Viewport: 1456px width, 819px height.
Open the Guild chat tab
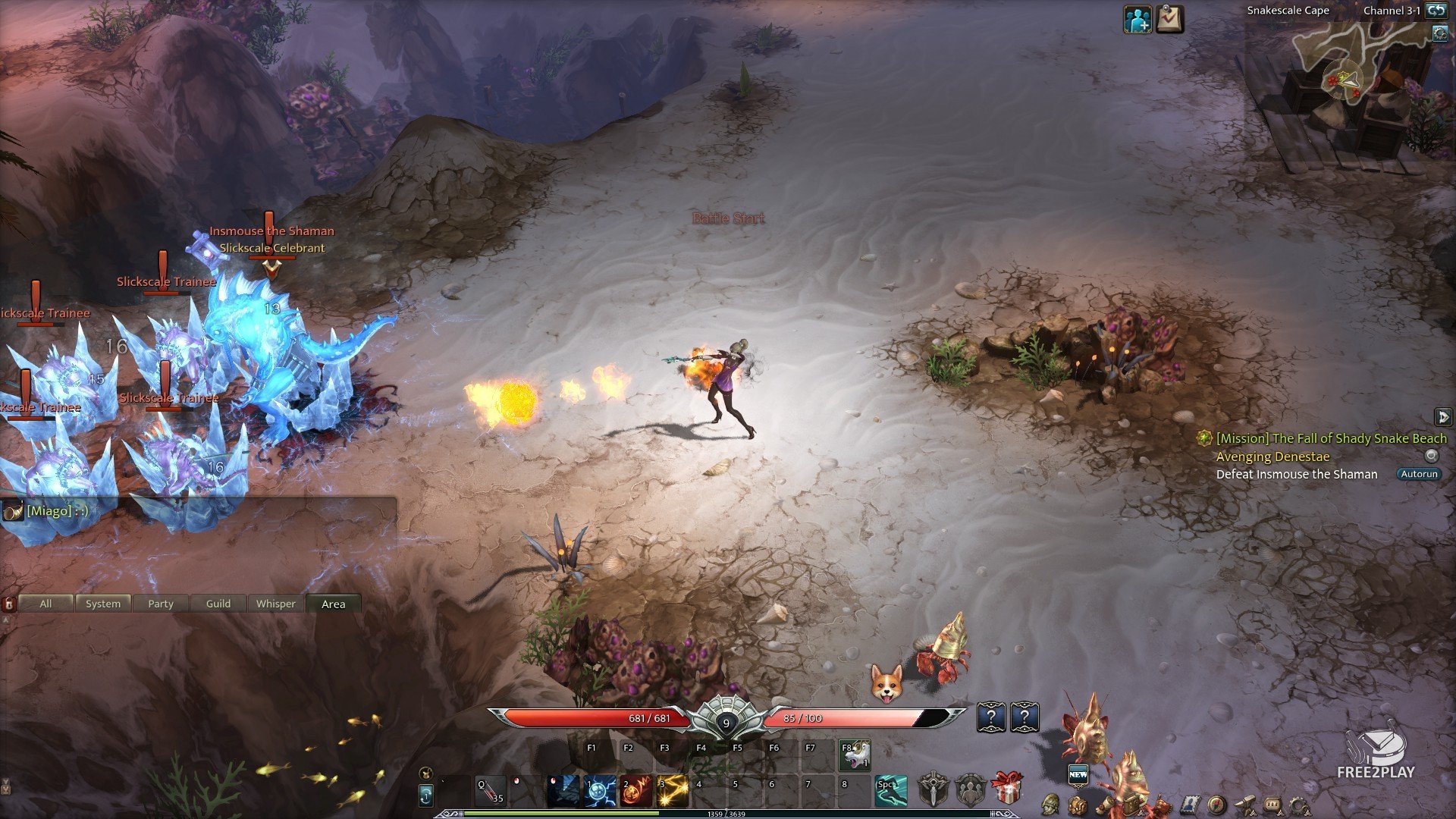coord(218,604)
